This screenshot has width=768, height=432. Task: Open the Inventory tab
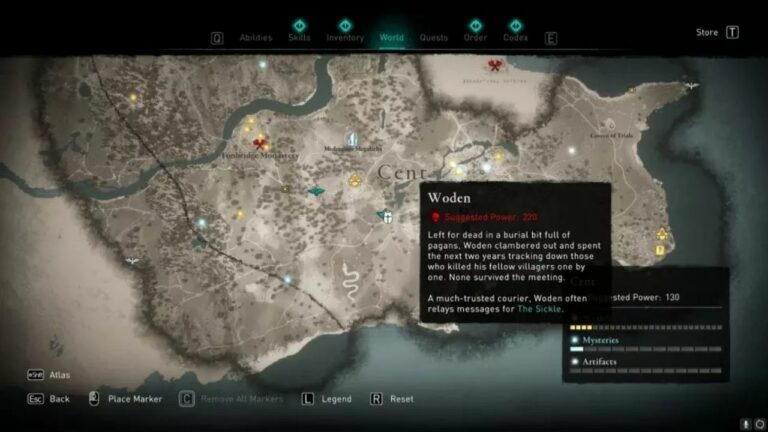345,37
